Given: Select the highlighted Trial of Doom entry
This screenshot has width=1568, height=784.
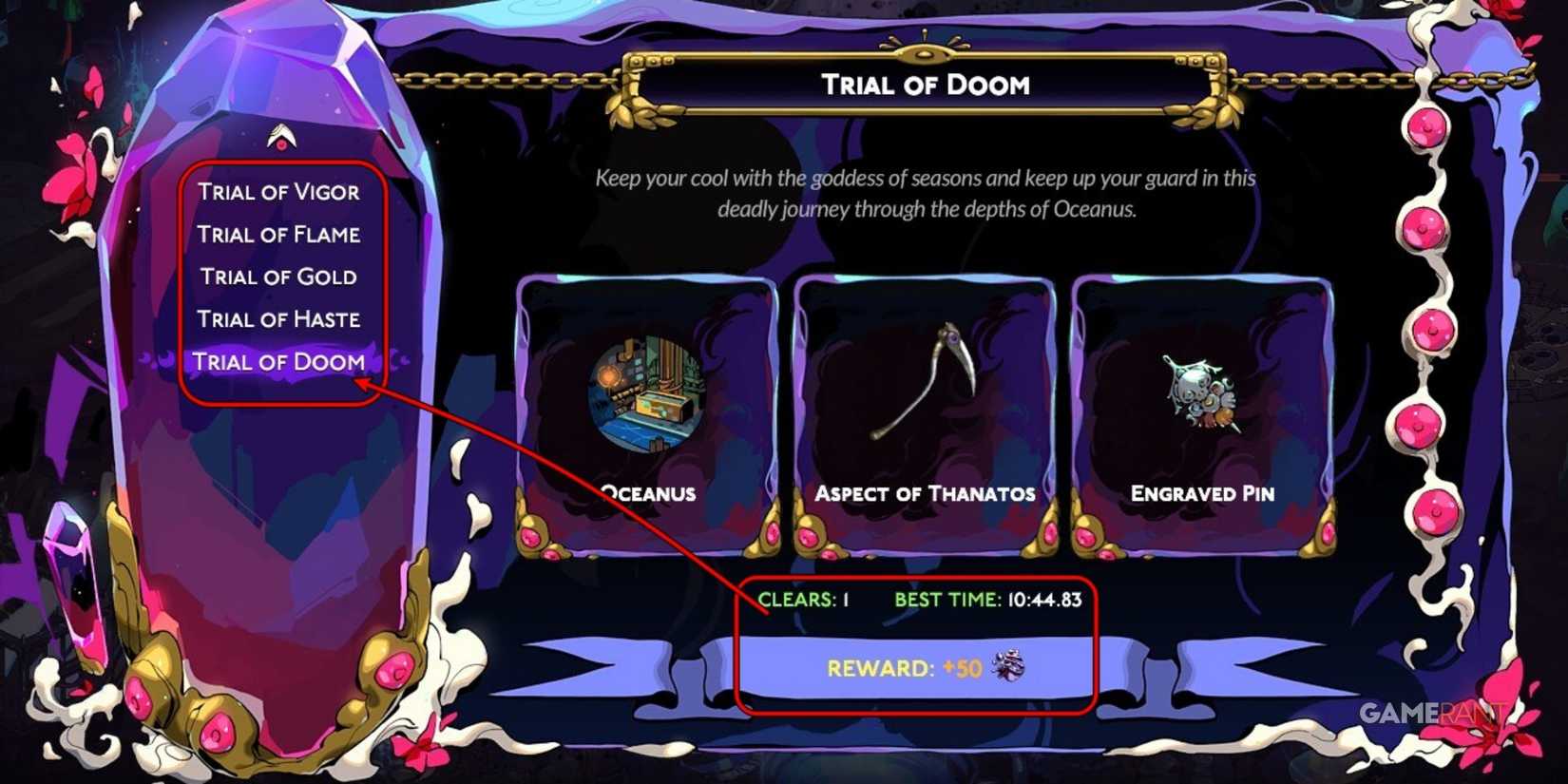Looking at the screenshot, I should 278,362.
